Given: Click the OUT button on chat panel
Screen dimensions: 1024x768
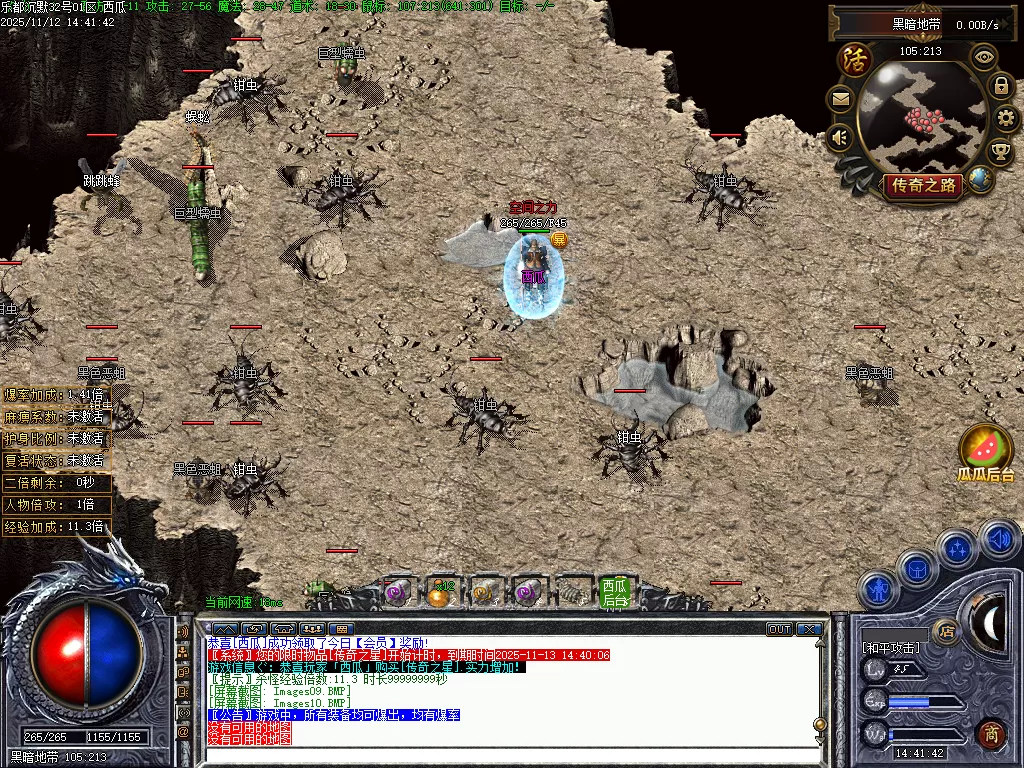Looking at the screenshot, I should tap(779, 629).
